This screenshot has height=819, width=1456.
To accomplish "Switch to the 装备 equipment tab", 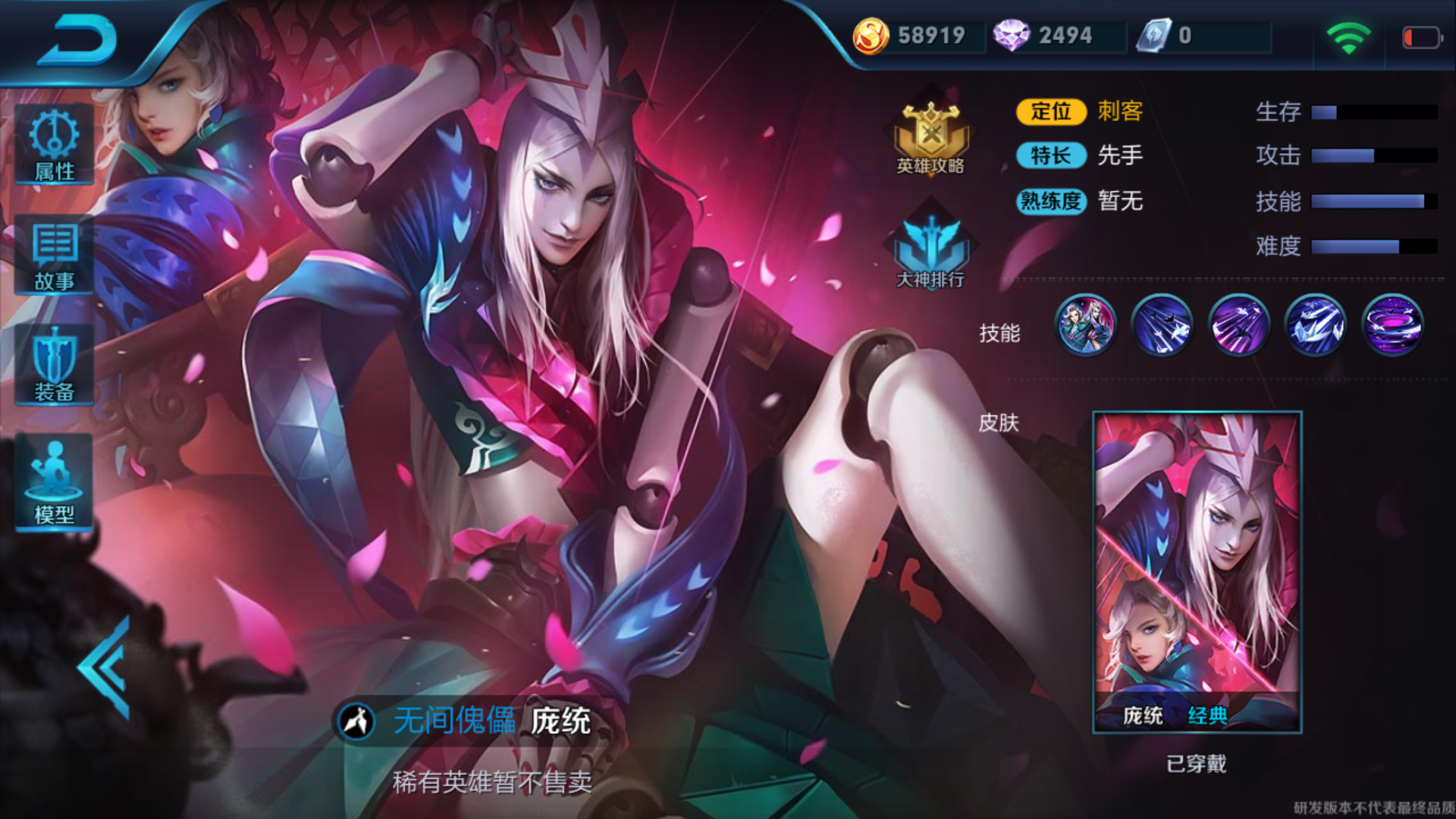I will point(54,365).
